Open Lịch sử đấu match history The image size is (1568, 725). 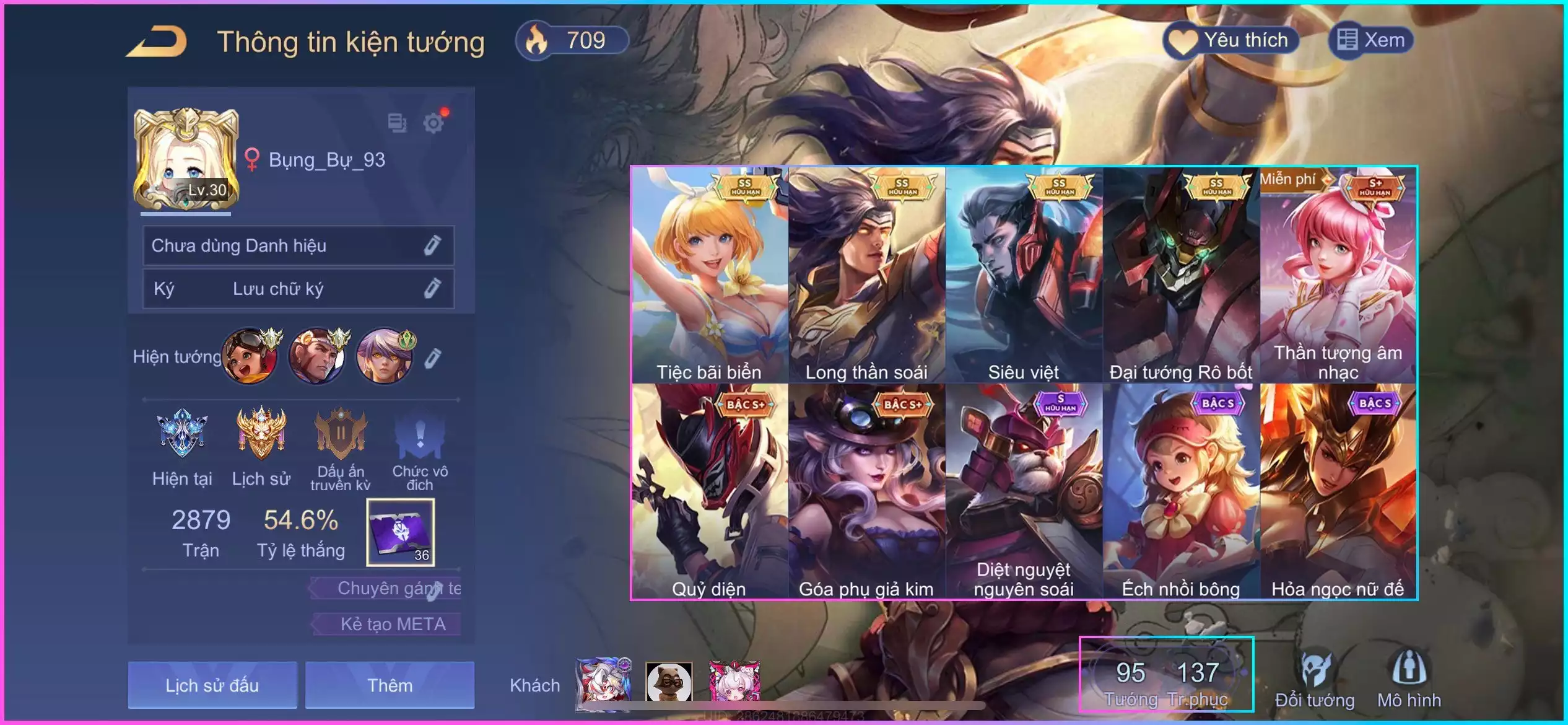coord(212,685)
